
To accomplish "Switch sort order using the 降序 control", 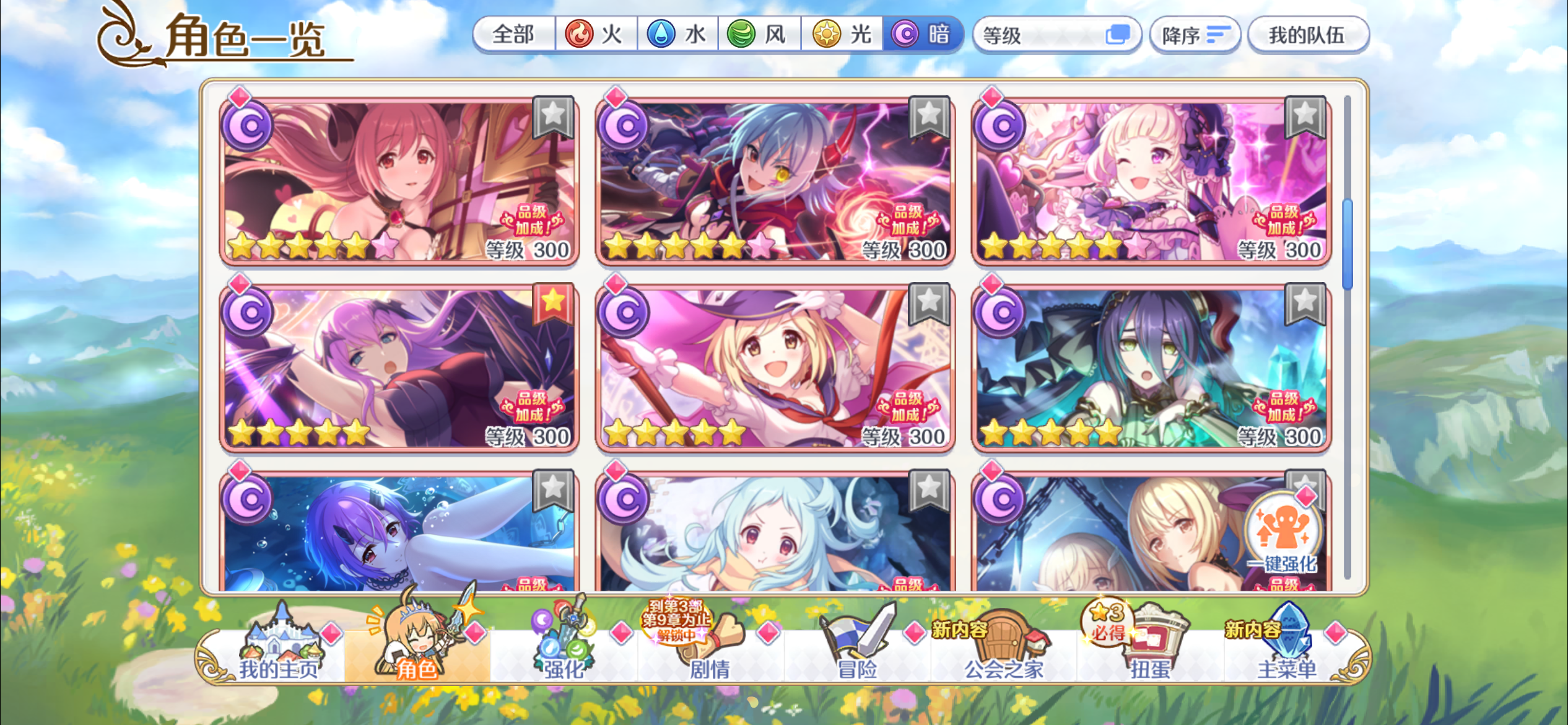I will tap(1194, 35).
